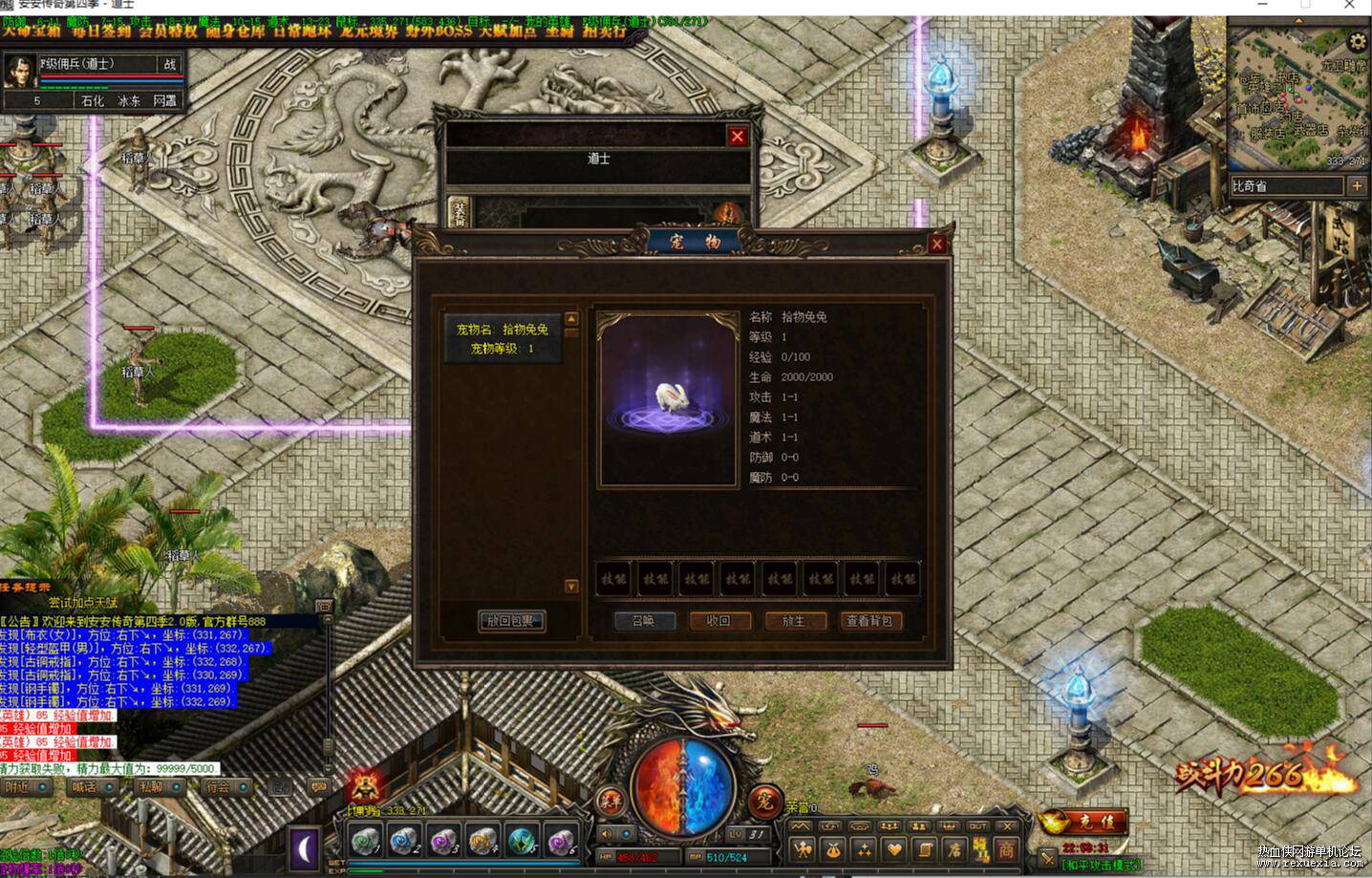Click the first 技能 skill slot in pet window

[612, 578]
